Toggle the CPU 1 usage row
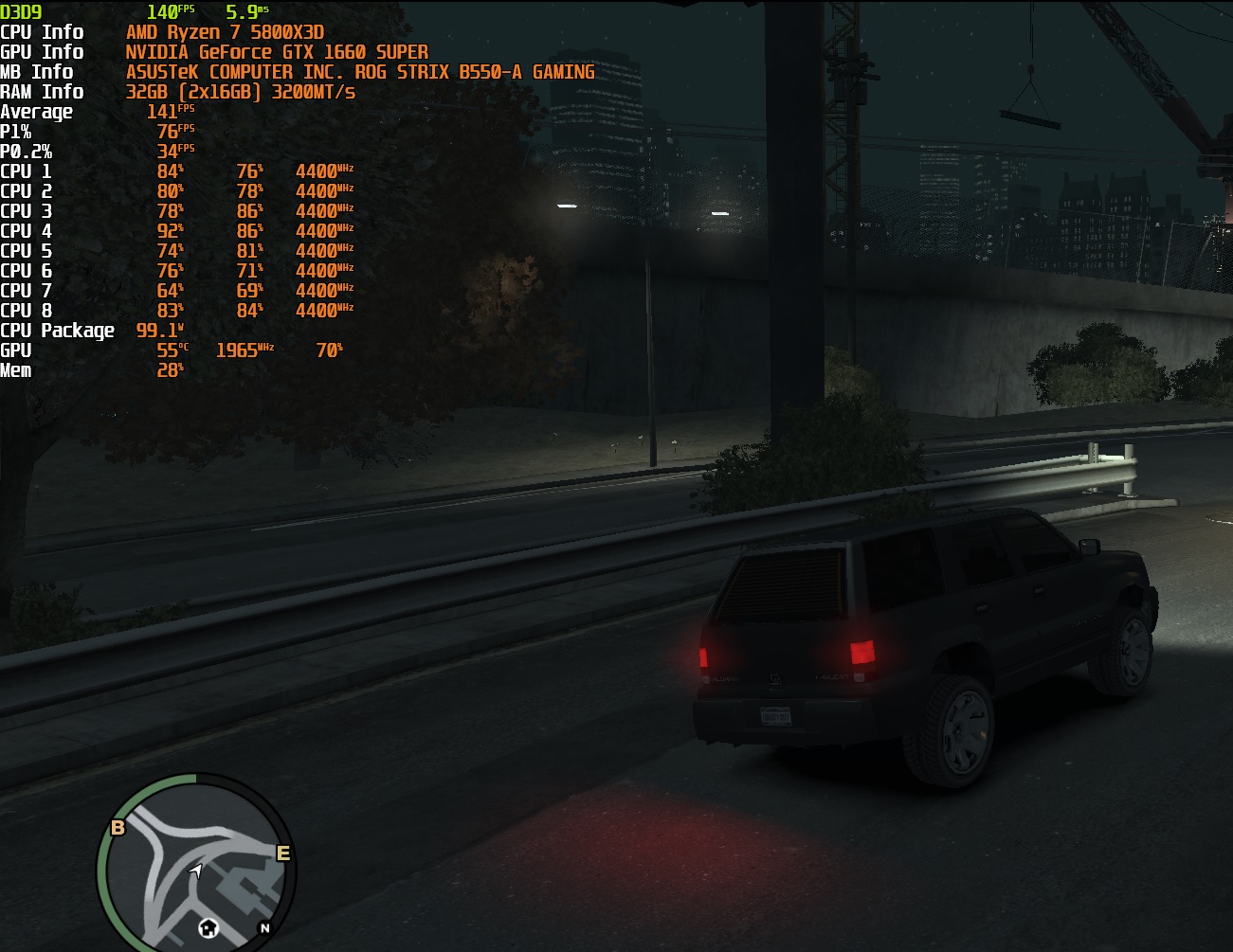This screenshot has width=1233, height=952. [171, 171]
